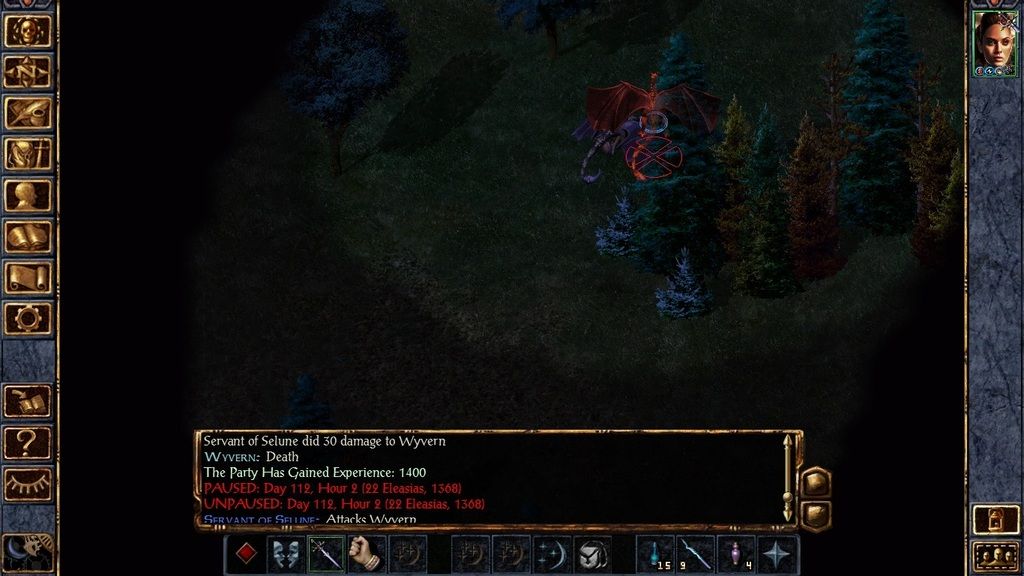1024x576 pixels.
Task: Use the blue potion with 15 charges
Action: (655, 554)
